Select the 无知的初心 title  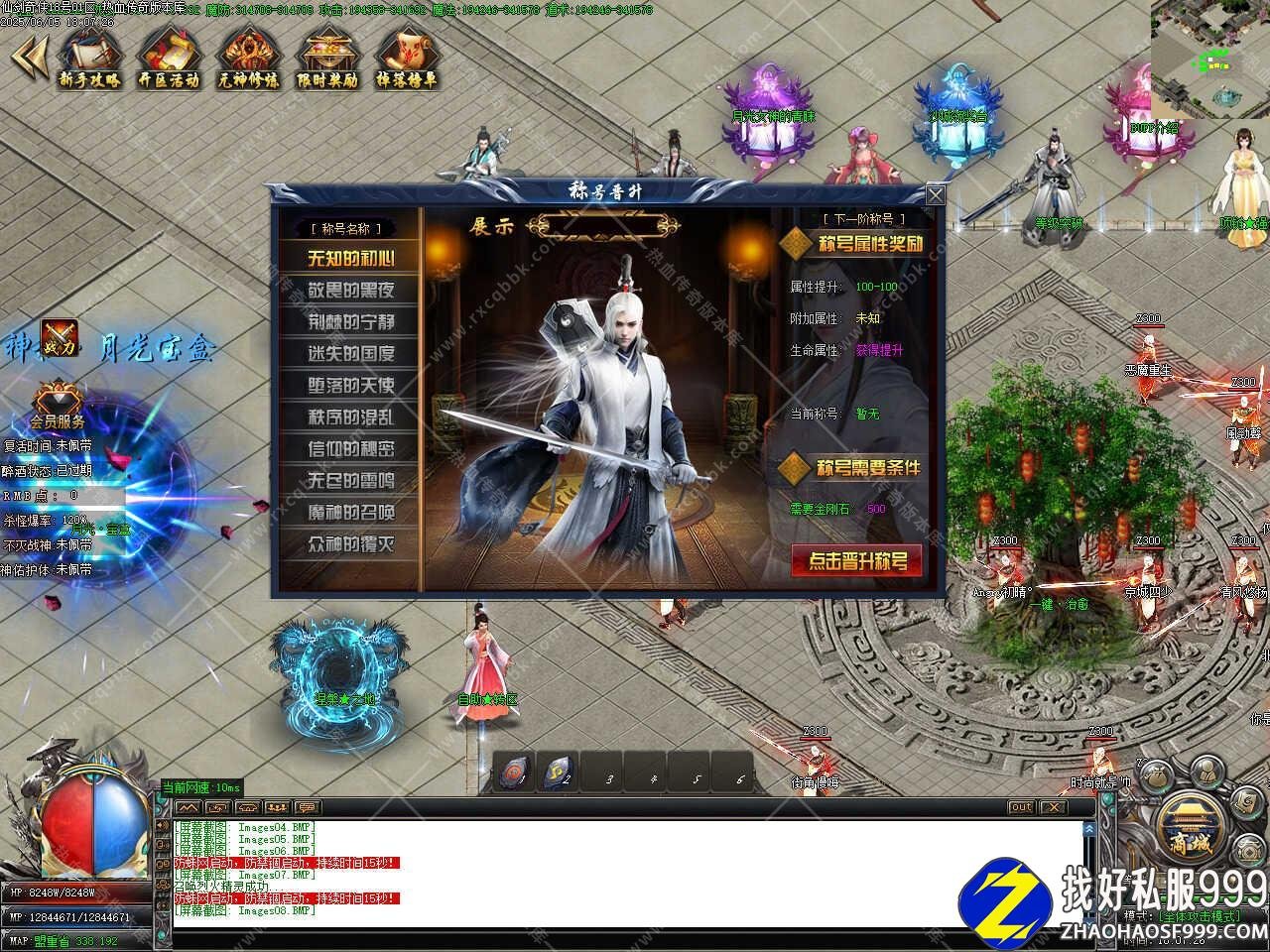click(x=350, y=259)
